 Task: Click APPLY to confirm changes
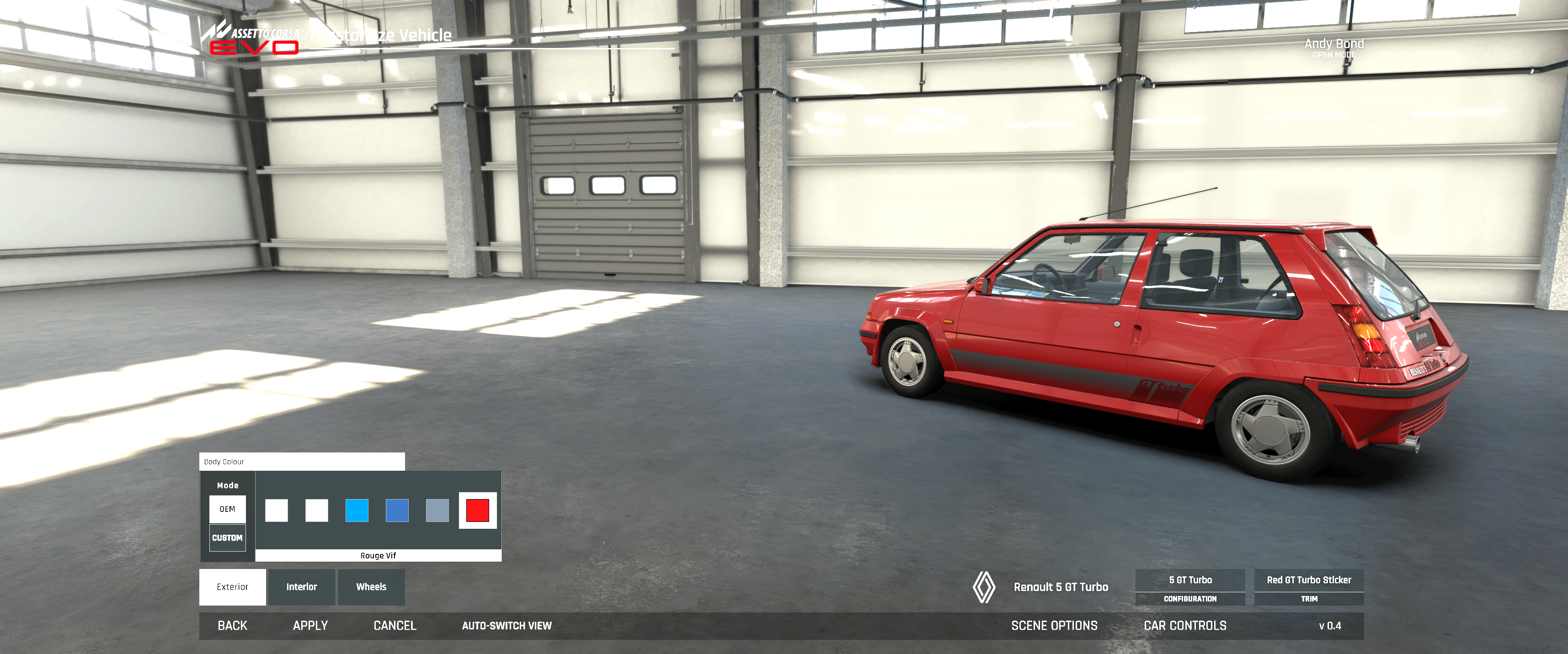310,625
